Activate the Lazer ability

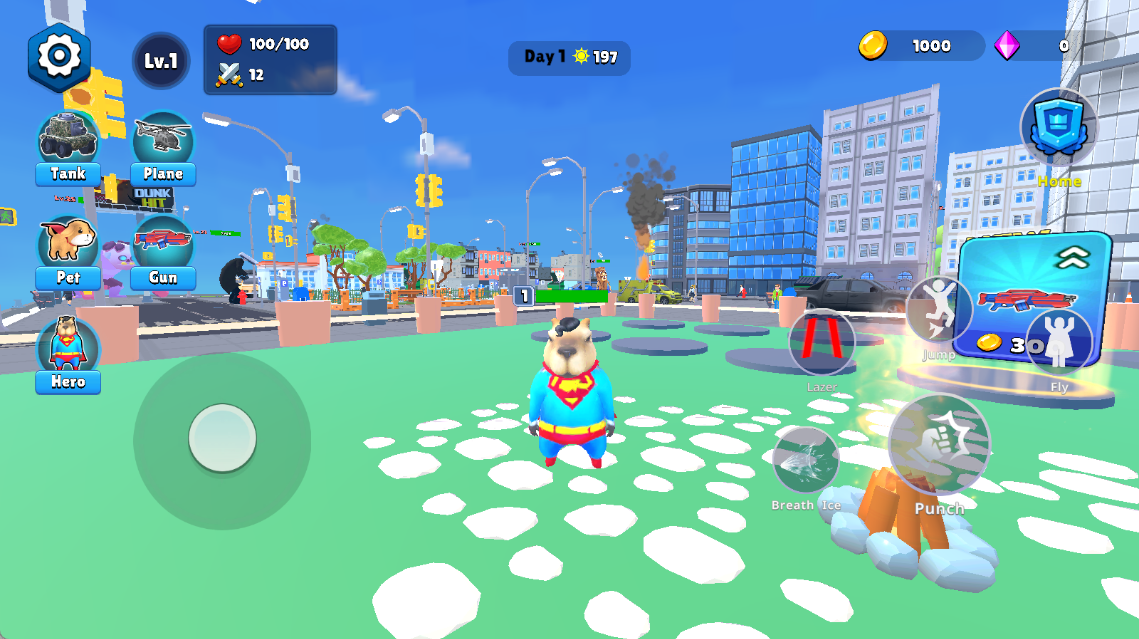tap(822, 343)
